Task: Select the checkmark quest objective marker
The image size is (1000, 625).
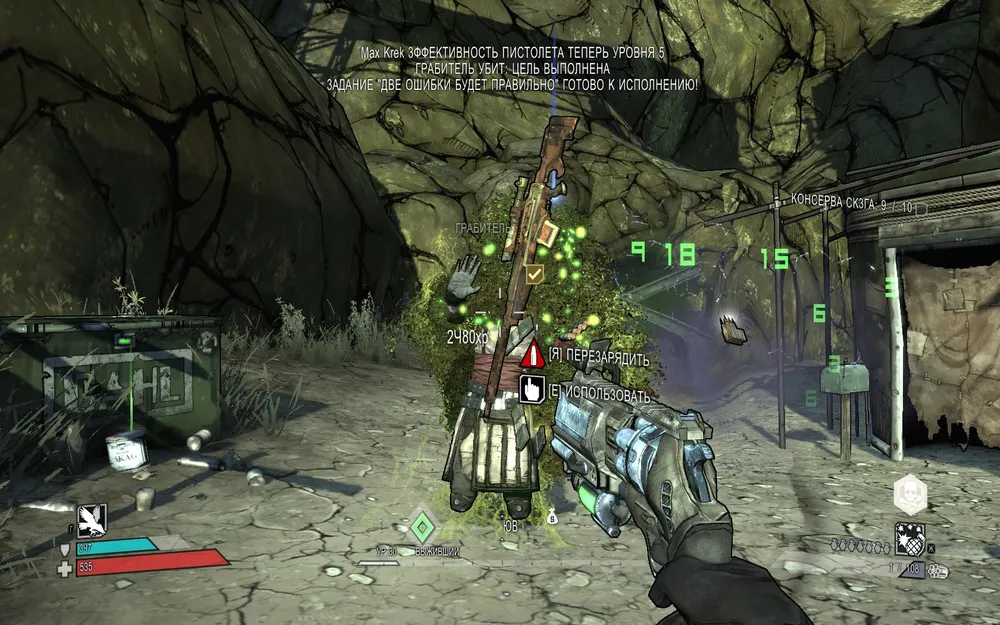Action: 535,272
